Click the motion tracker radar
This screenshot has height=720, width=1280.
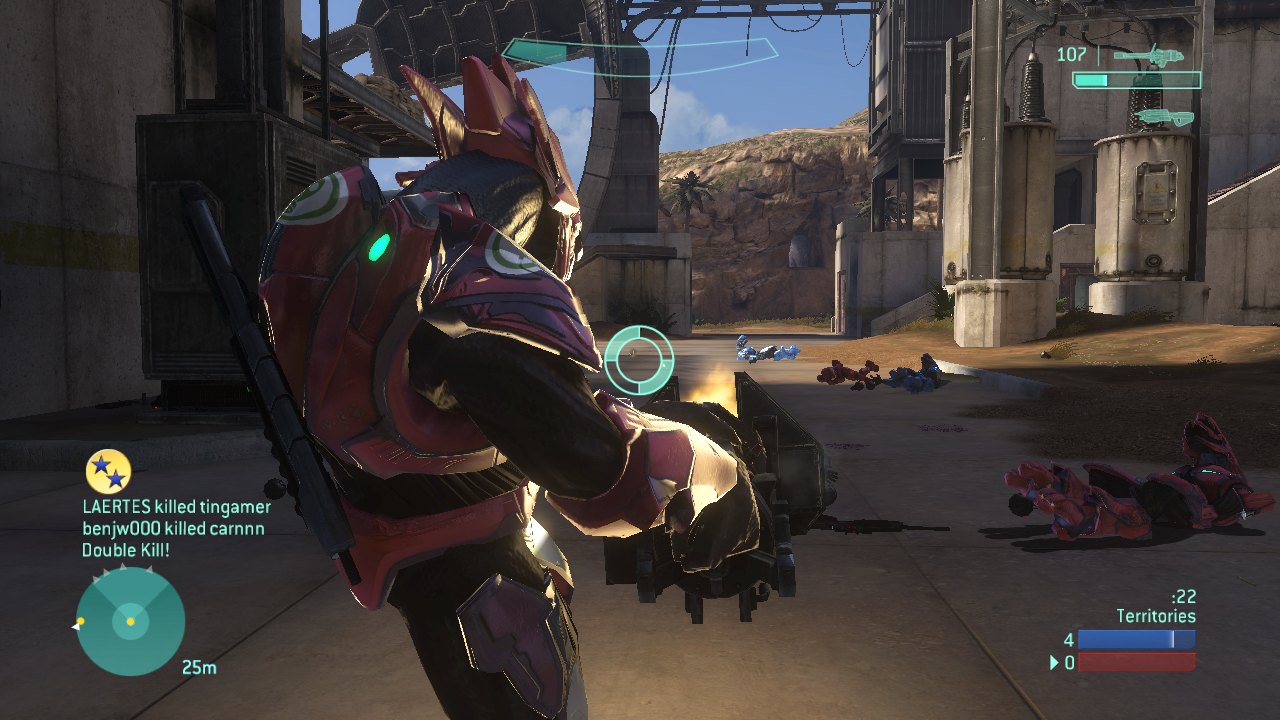(x=130, y=621)
